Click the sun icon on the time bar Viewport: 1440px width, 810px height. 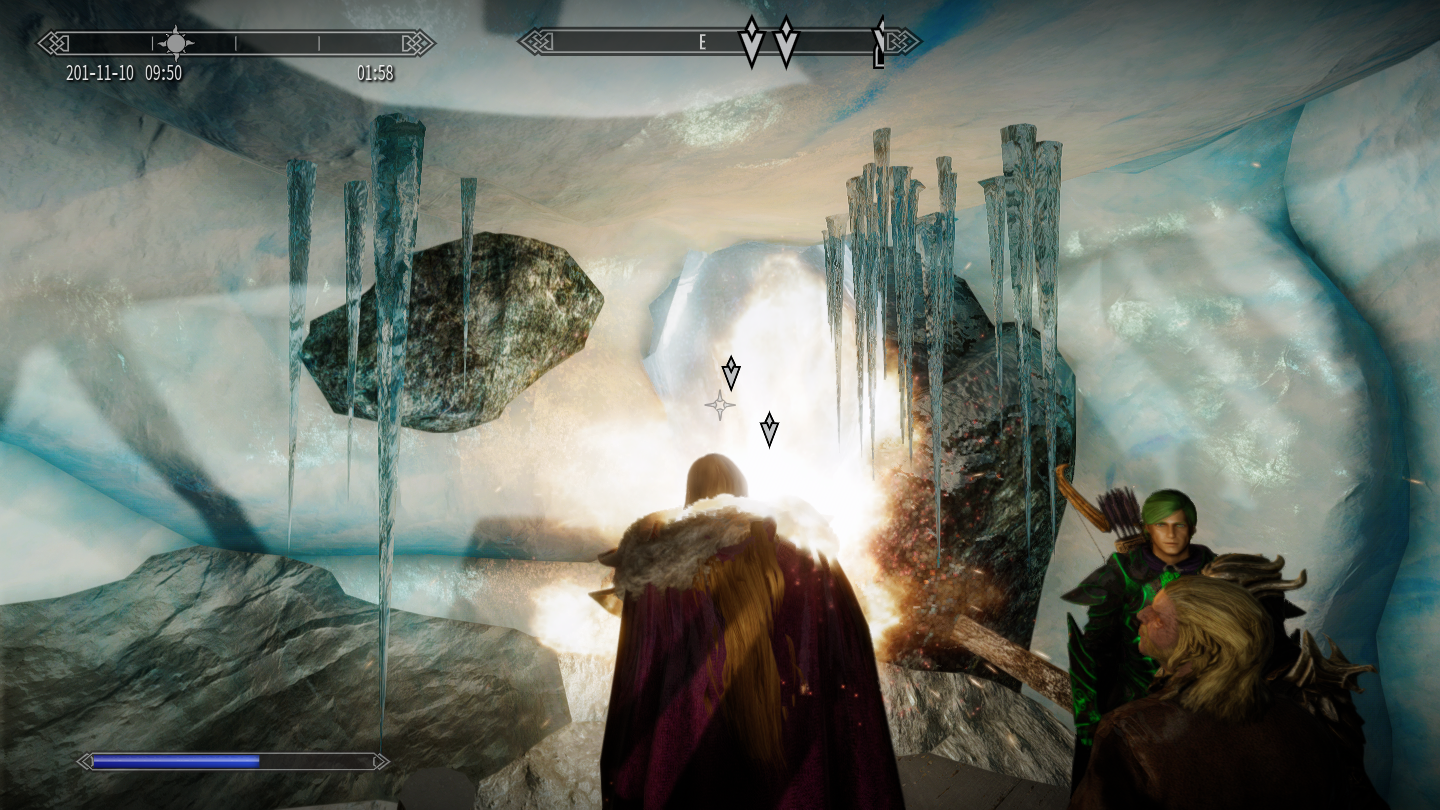(176, 42)
